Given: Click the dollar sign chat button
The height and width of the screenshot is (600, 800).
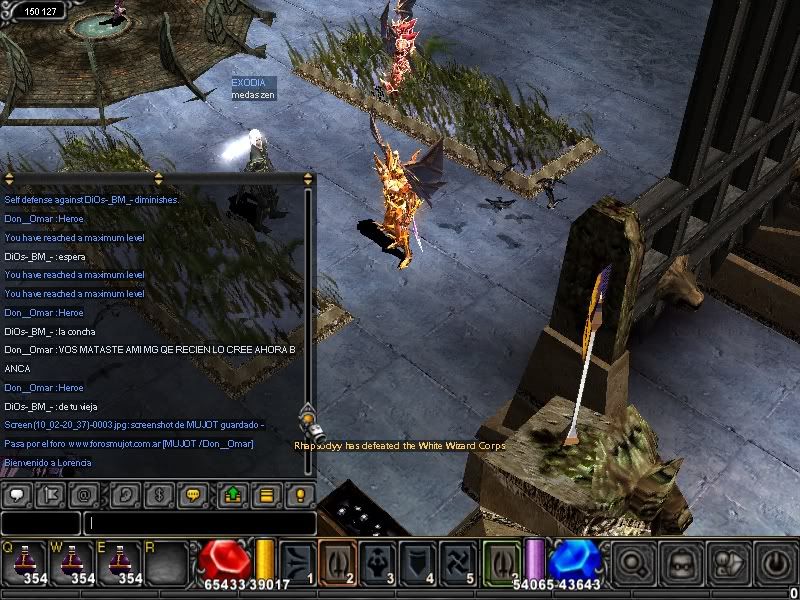Looking at the screenshot, I should click(x=157, y=494).
